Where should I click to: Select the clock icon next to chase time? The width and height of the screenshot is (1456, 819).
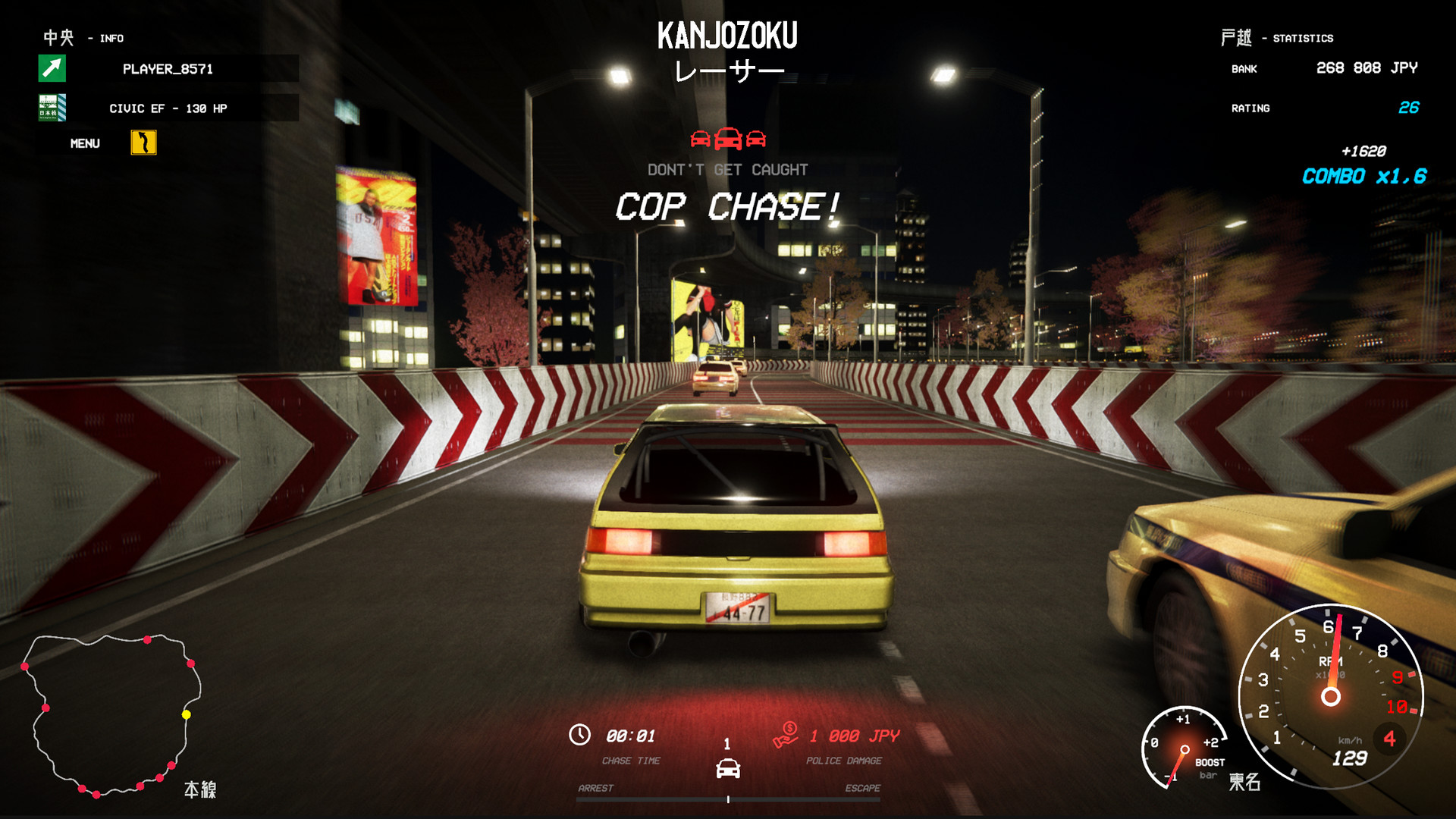click(x=580, y=734)
